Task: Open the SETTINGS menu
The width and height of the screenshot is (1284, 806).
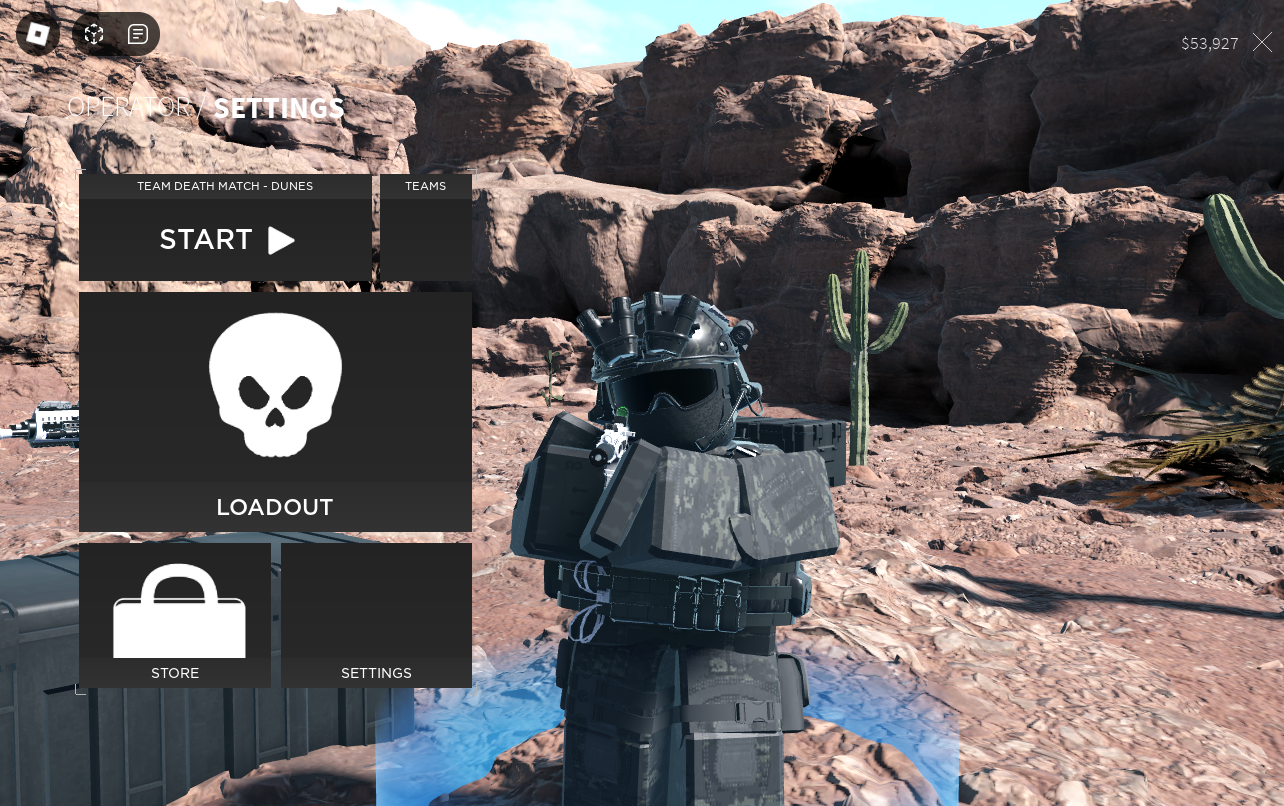Action: [377, 672]
